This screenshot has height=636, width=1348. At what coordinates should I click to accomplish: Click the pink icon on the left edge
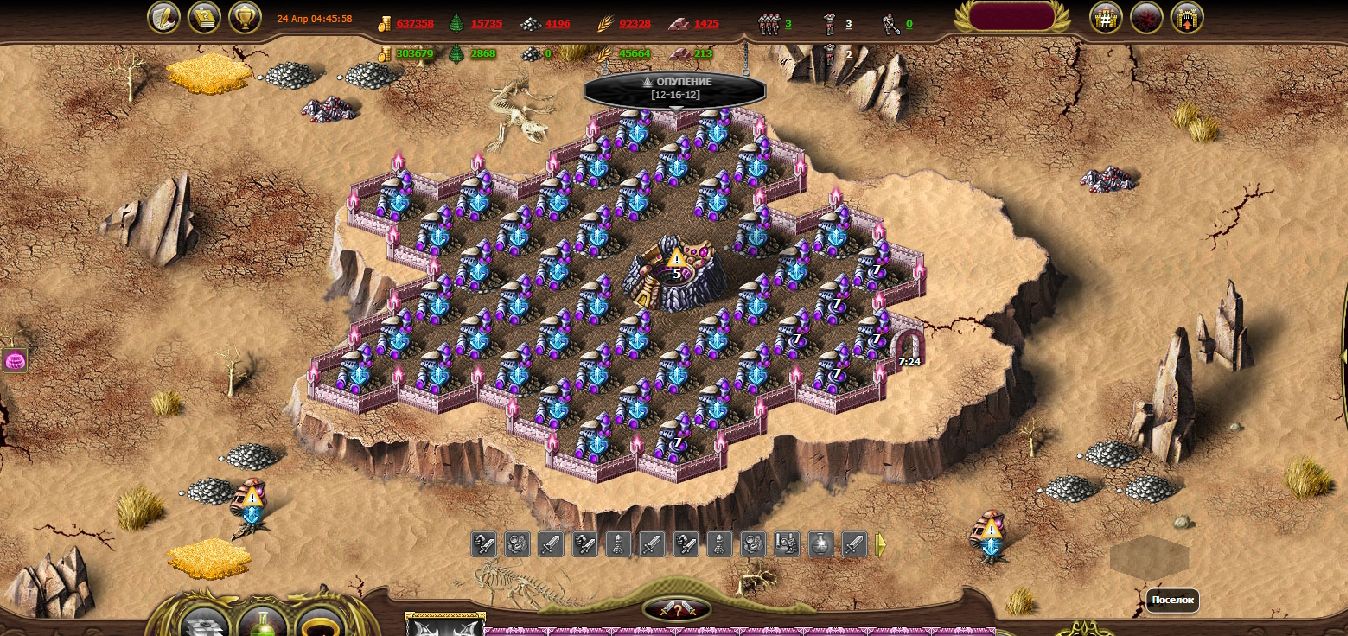pyautogui.click(x=15, y=361)
